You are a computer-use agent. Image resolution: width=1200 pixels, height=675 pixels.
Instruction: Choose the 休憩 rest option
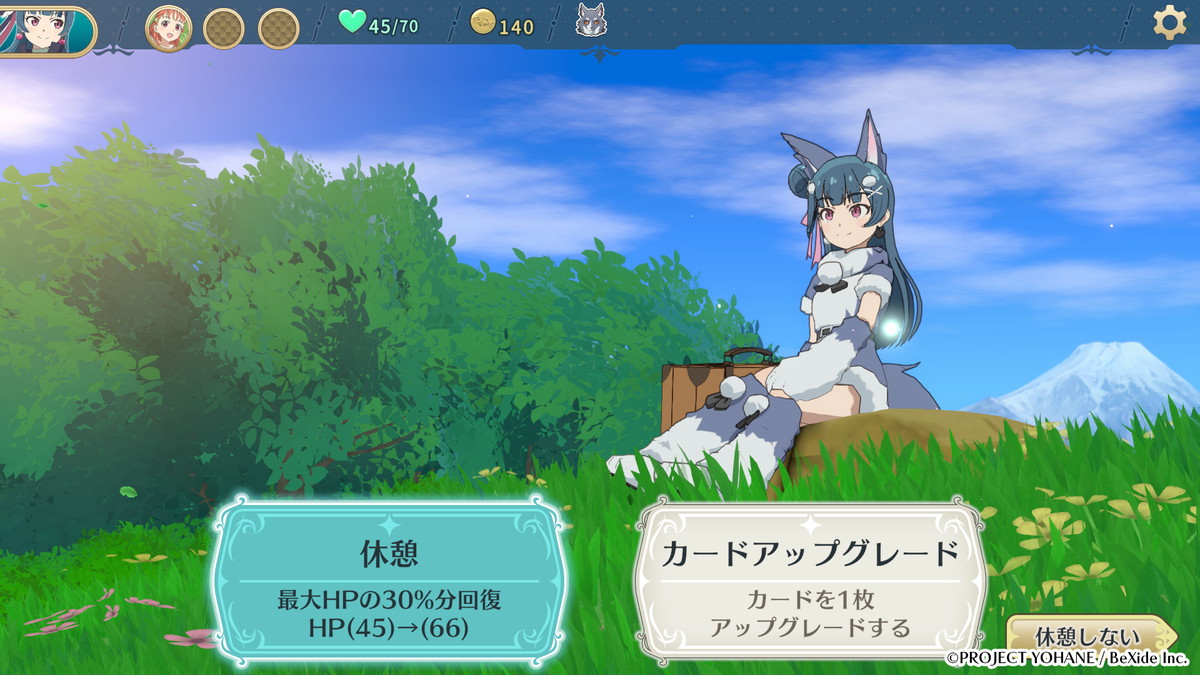tap(388, 581)
